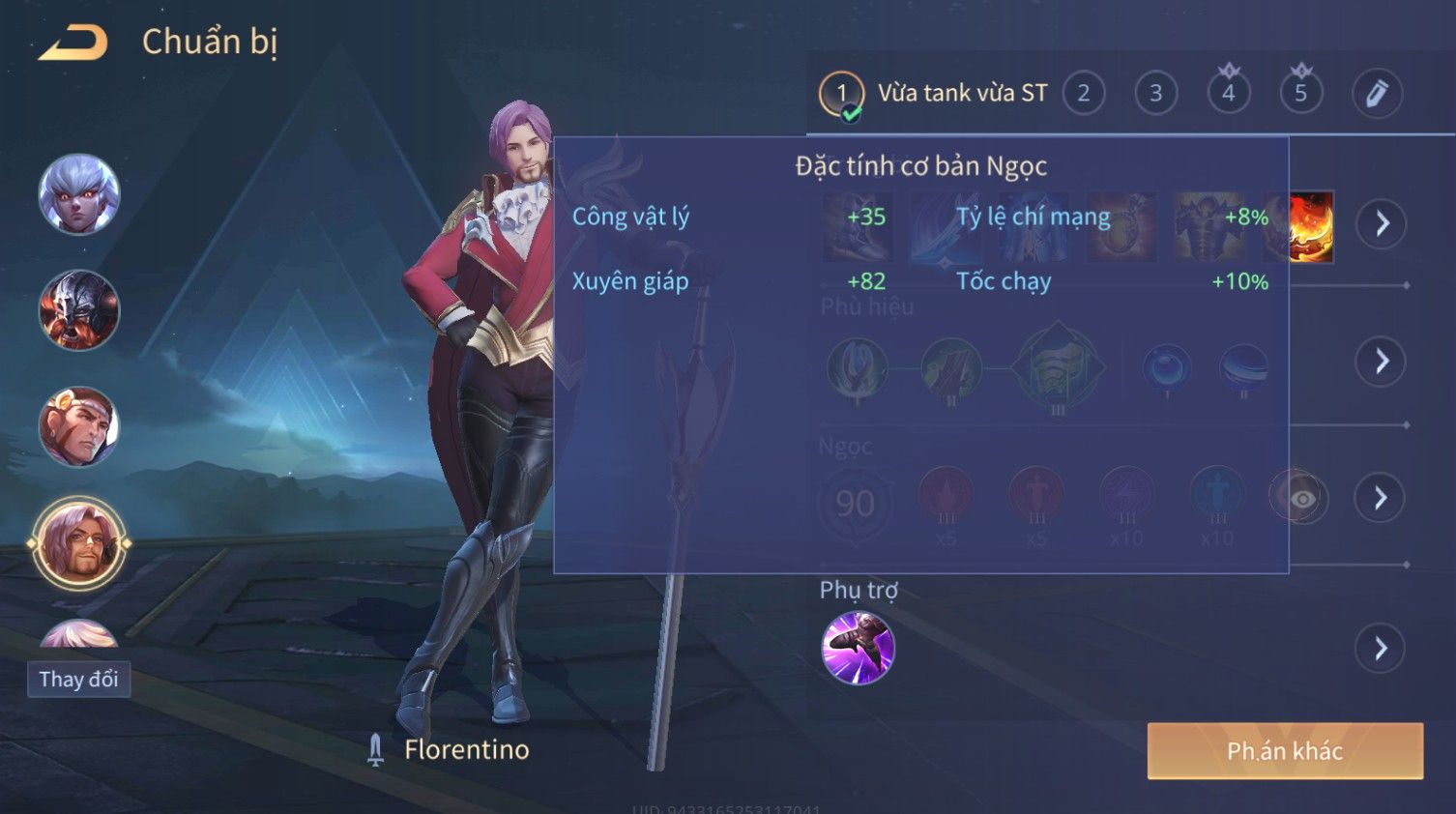The height and width of the screenshot is (814, 1456).
Task: Toggle the Ngọc stats eye icon
Action: coord(1301,499)
